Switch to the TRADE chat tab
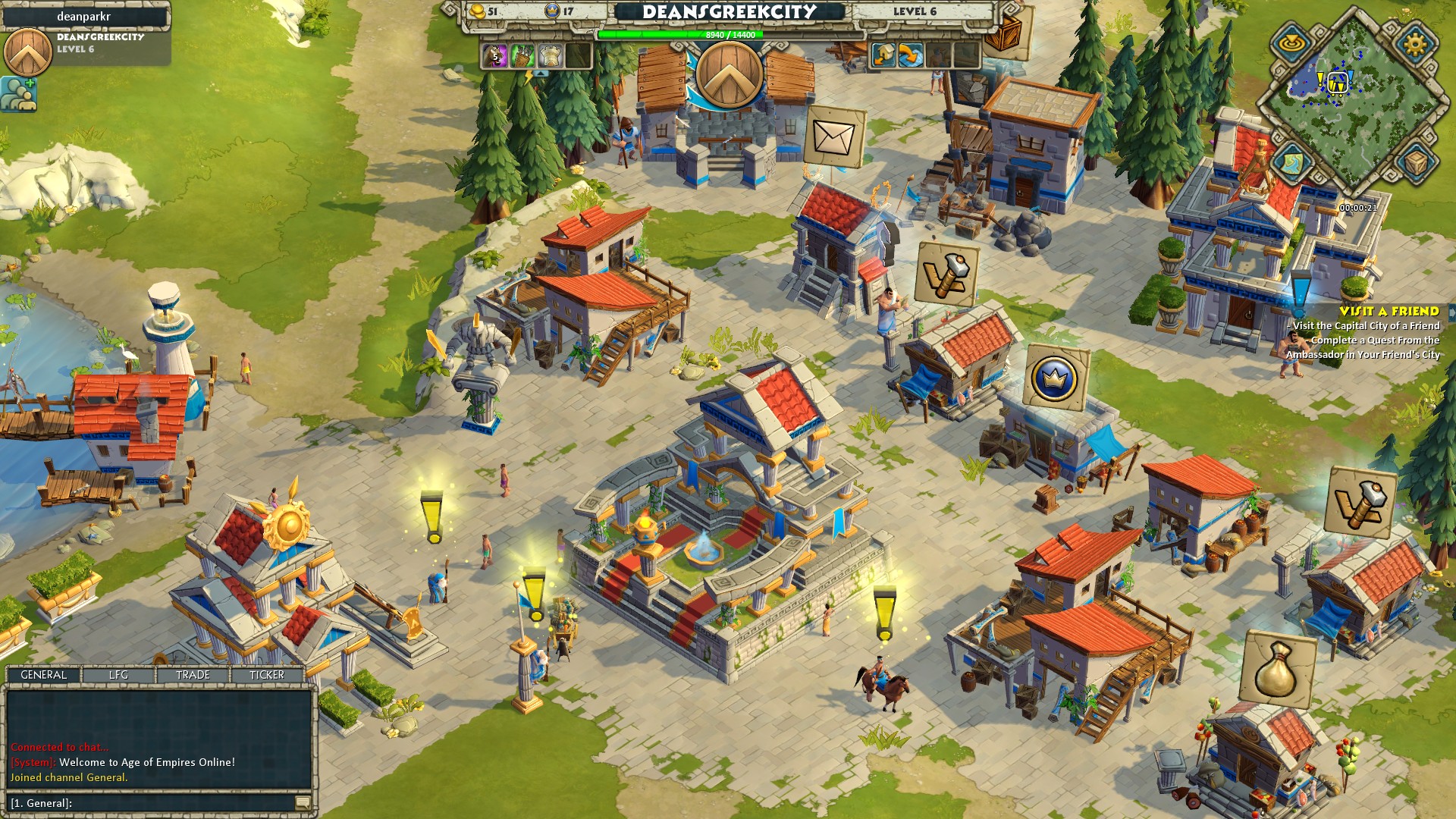This screenshot has width=1456, height=819. [x=192, y=674]
